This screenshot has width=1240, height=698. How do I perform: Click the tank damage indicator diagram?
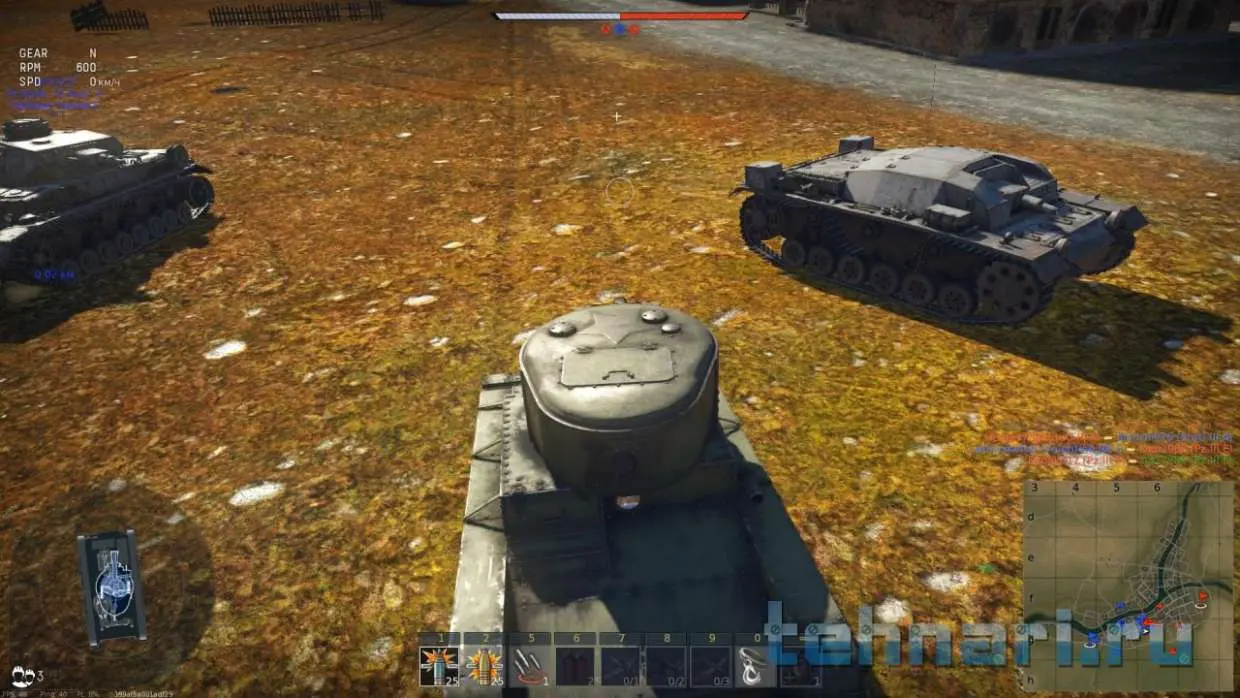coord(111,587)
